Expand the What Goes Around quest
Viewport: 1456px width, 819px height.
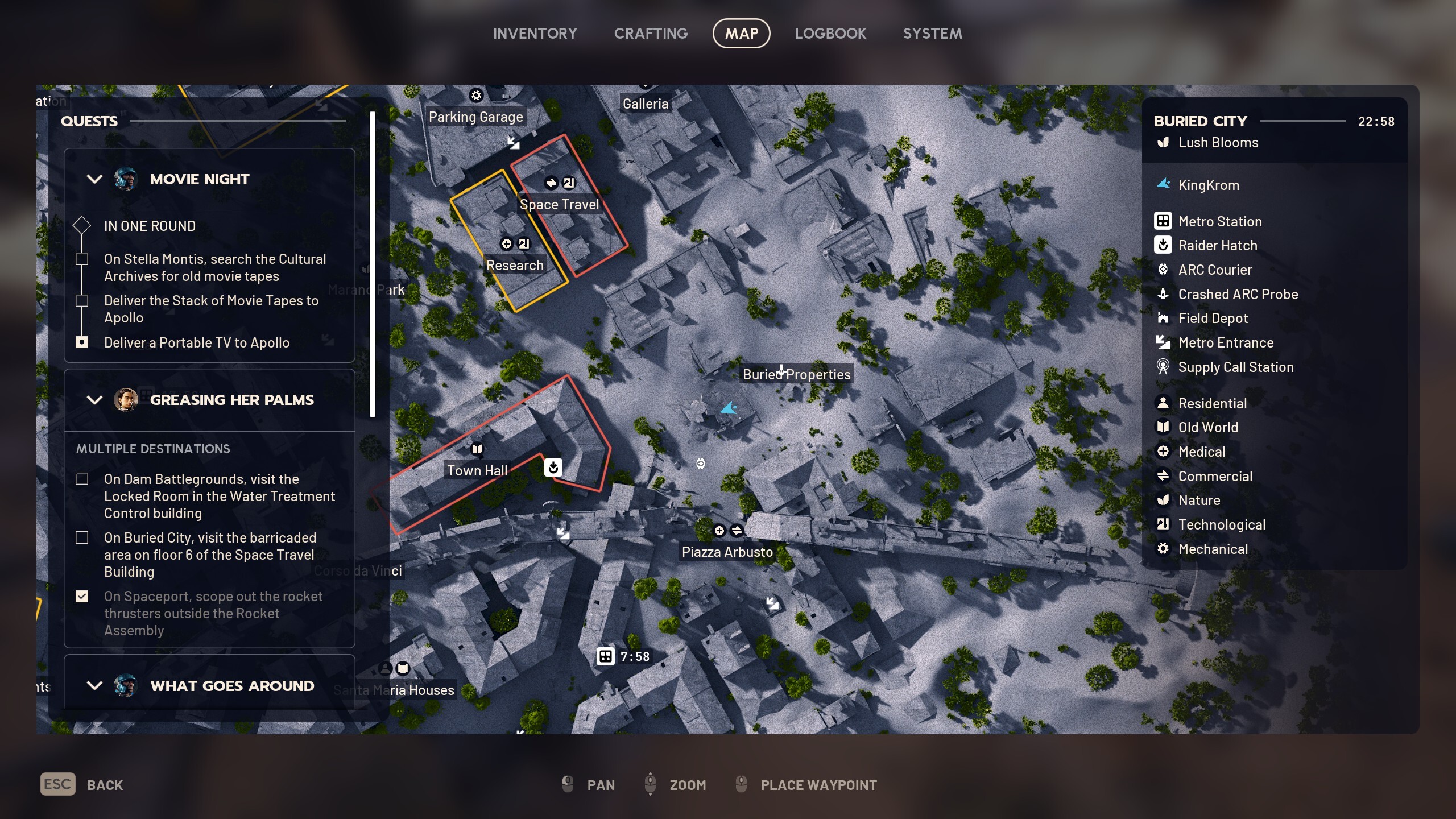[x=94, y=685]
